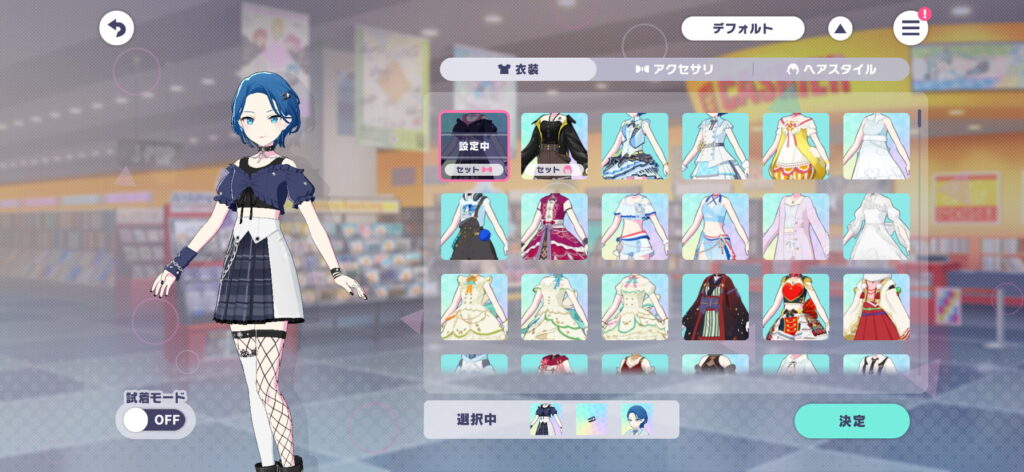Click the white triangle up-arrow button
The image size is (1024, 472).
click(x=840, y=29)
